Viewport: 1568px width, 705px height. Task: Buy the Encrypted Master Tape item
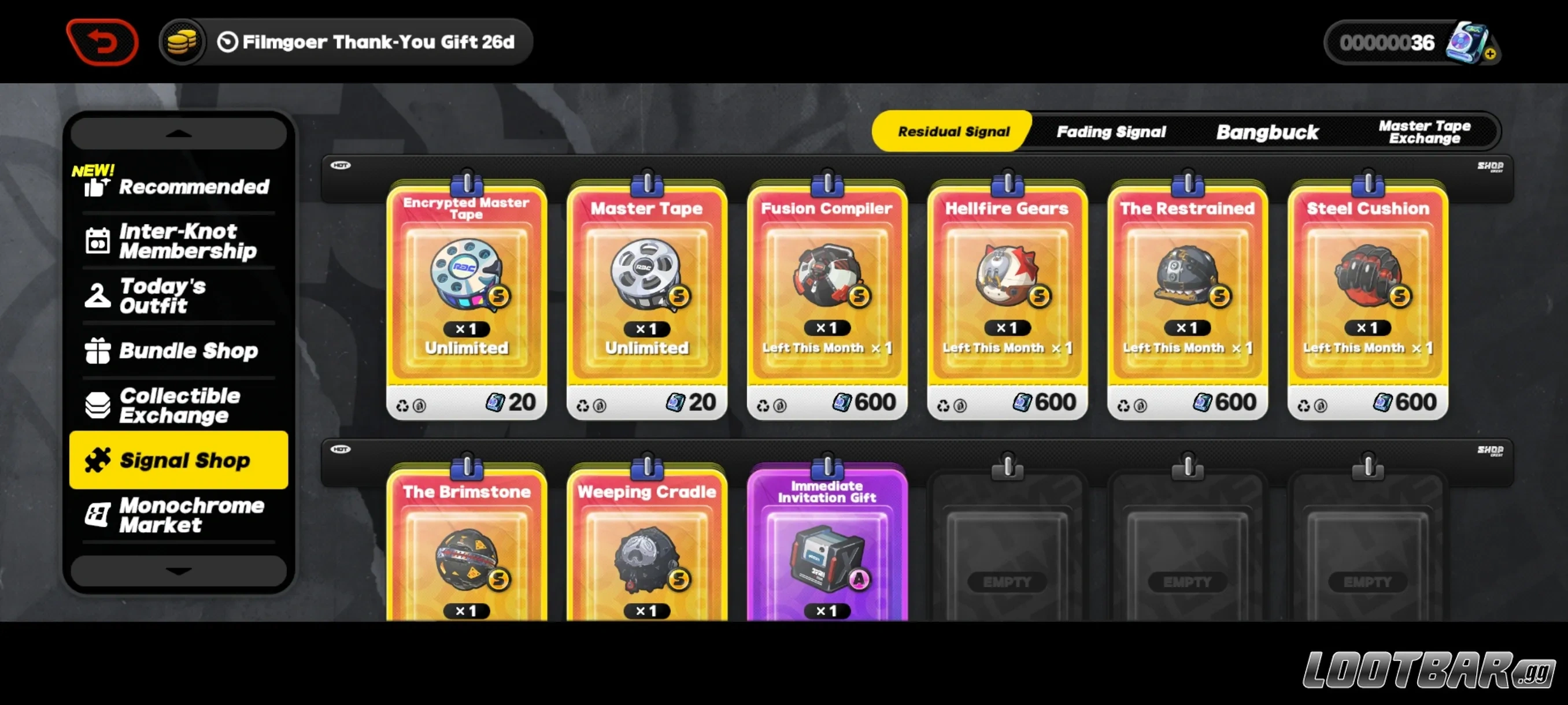(x=466, y=298)
